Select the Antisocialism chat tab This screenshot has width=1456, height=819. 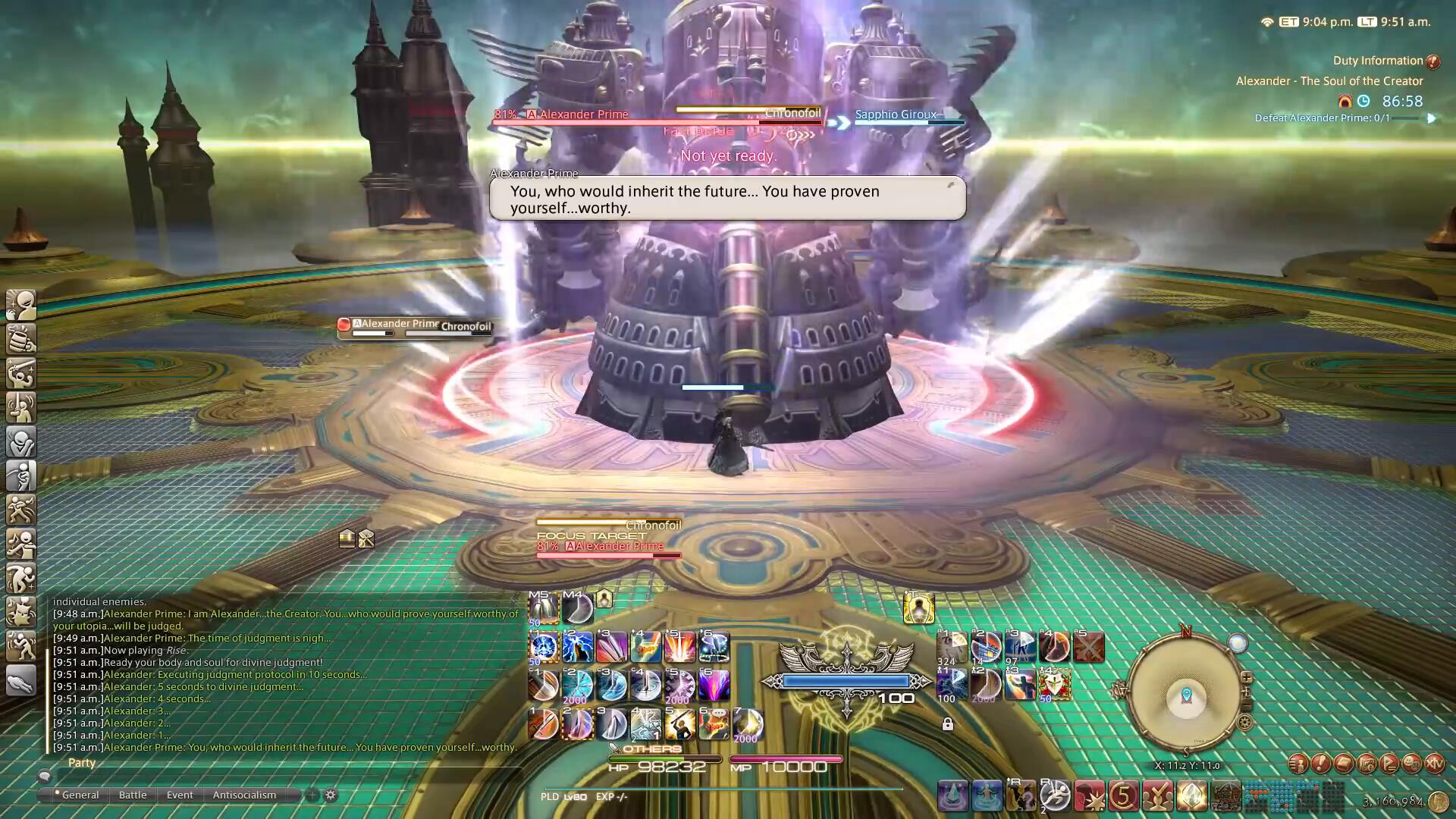click(244, 795)
